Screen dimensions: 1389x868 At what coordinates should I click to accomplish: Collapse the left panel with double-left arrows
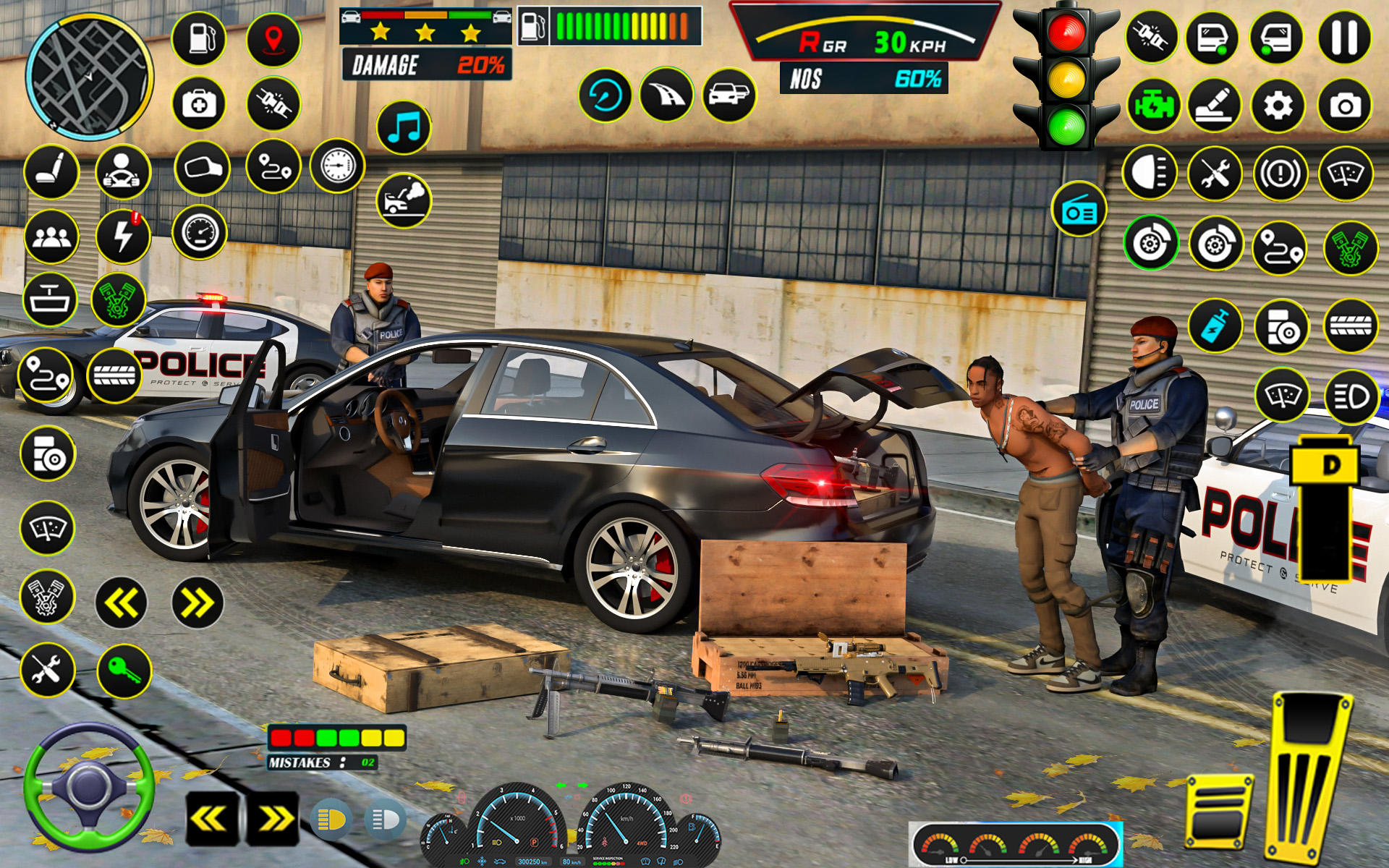[x=120, y=601]
